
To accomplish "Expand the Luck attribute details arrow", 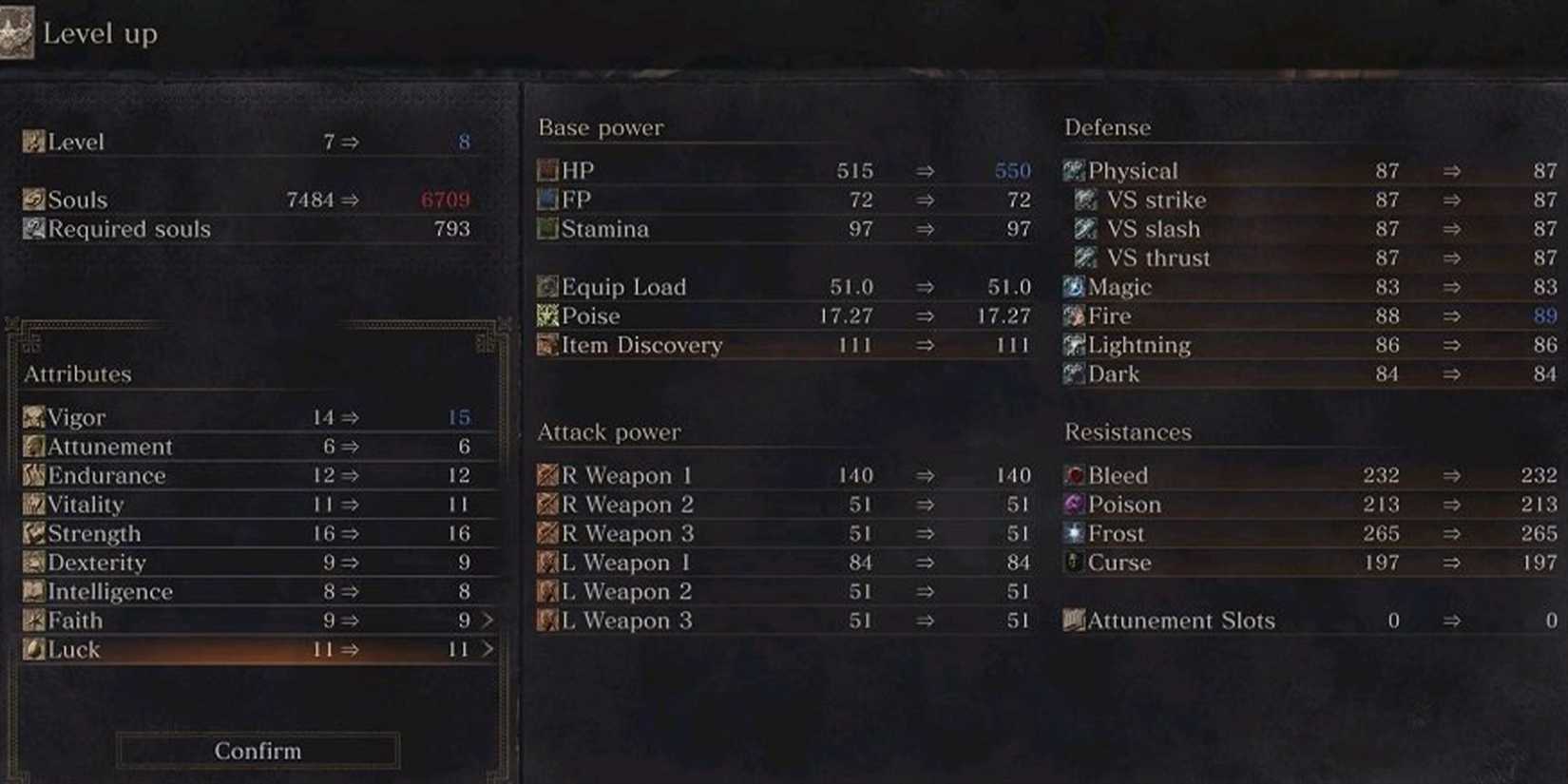I will [488, 649].
